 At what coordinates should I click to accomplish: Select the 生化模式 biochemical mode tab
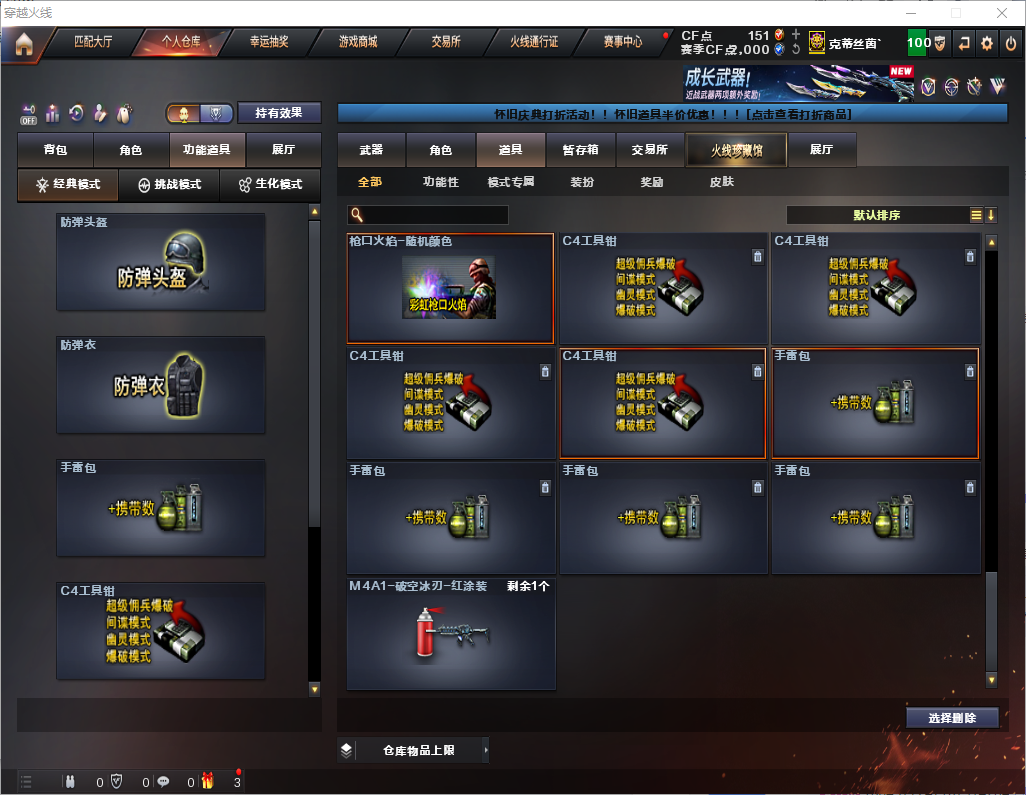click(270, 185)
